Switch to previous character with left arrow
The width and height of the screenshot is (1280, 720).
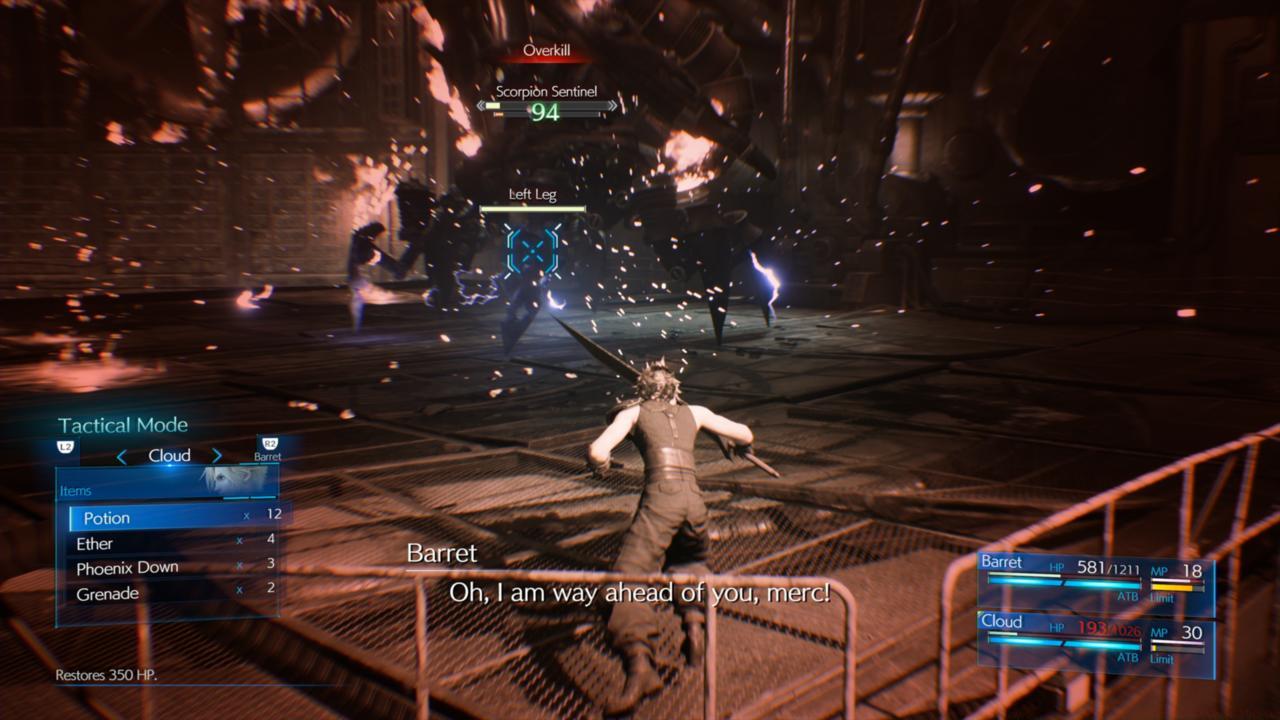[x=122, y=456]
